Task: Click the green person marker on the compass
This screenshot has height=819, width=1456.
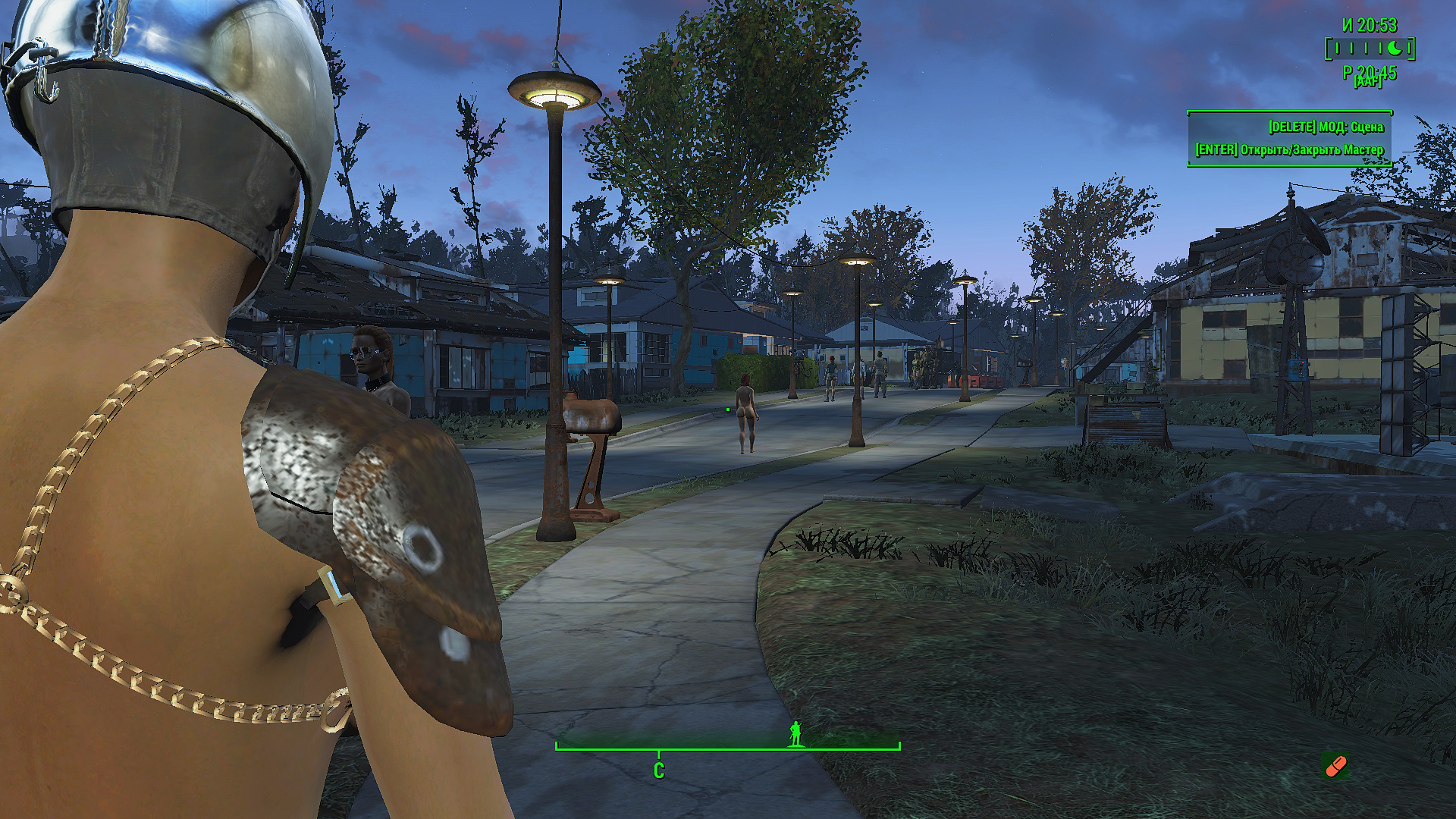Action: coord(795,733)
